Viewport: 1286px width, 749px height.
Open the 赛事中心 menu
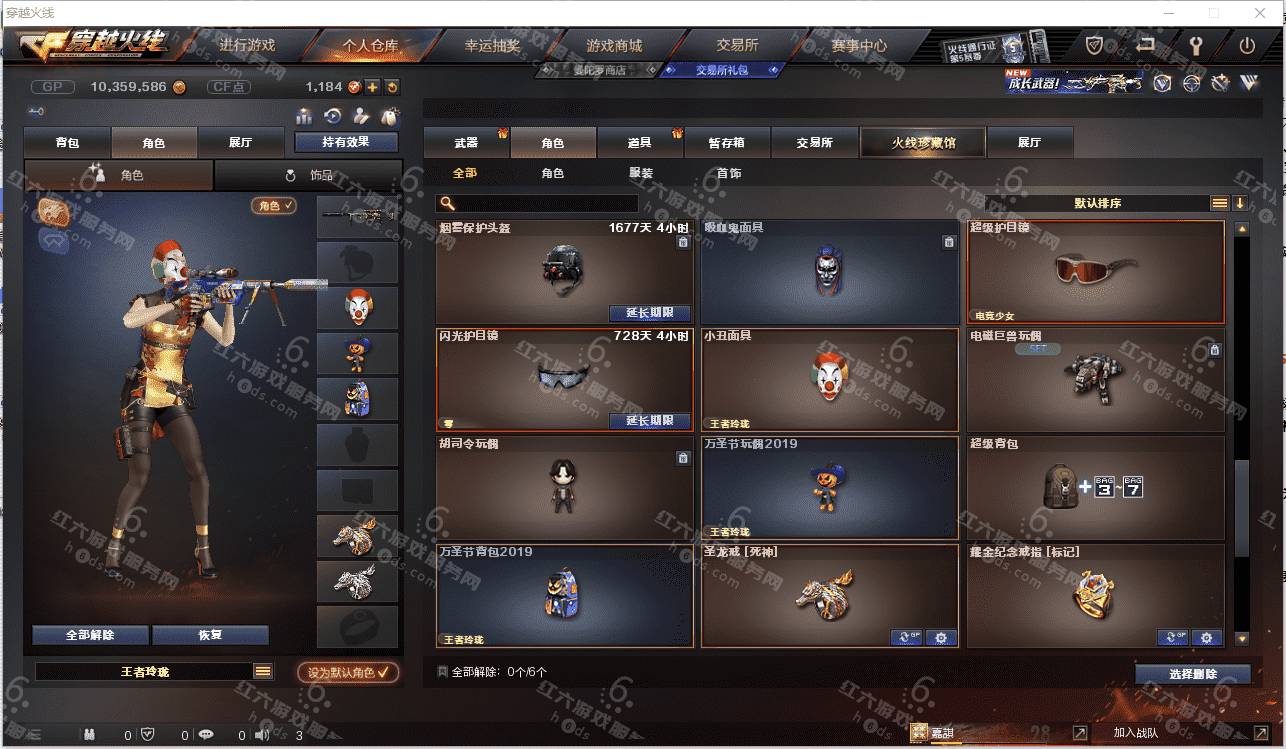click(x=859, y=45)
